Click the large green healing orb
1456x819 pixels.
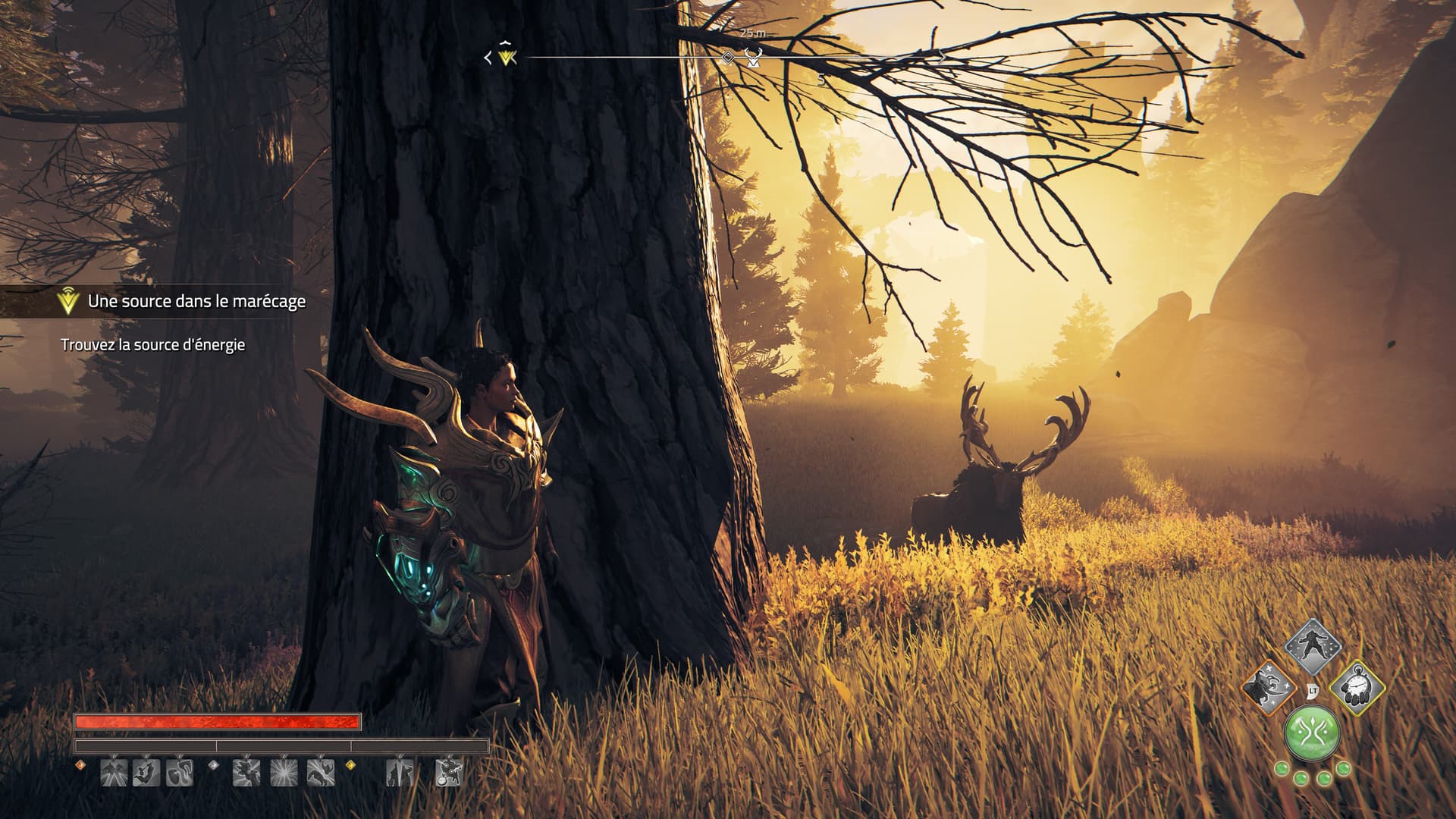(x=1311, y=735)
